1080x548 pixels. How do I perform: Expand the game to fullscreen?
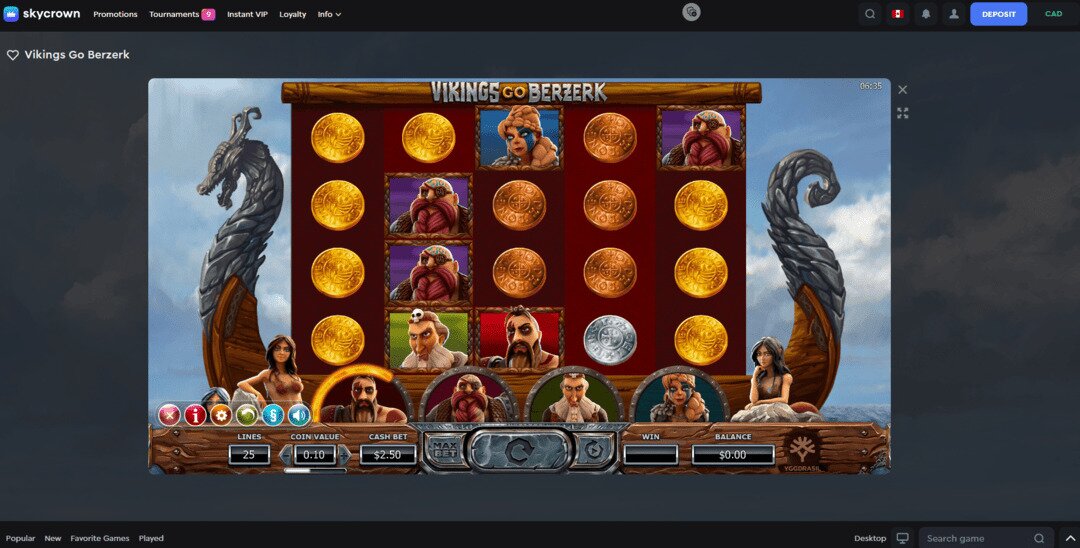(x=903, y=113)
